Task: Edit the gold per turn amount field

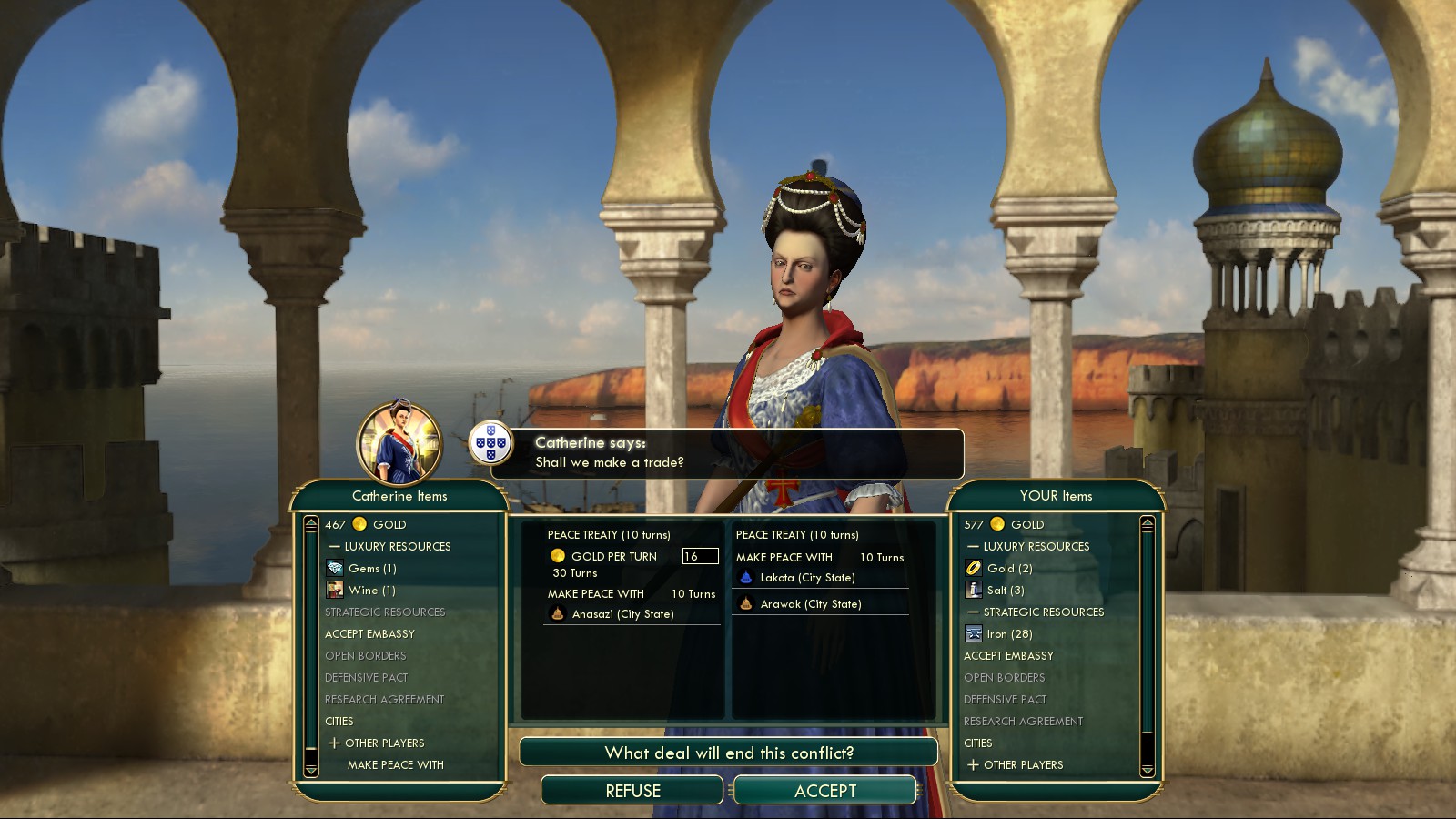Action: [x=700, y=556]
